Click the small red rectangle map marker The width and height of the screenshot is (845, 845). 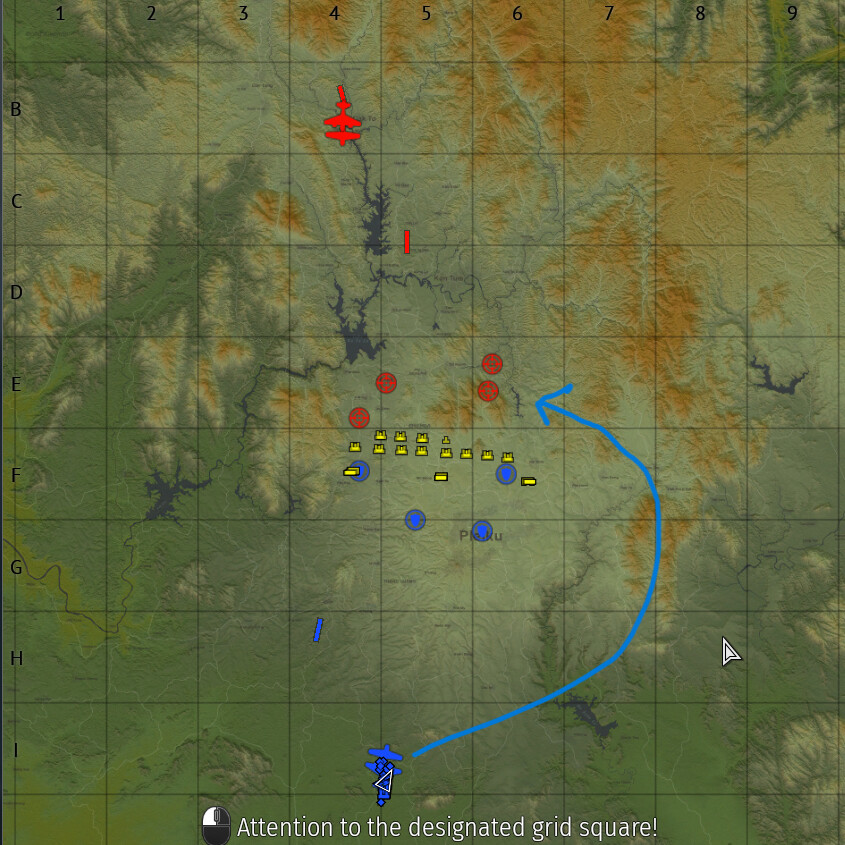pyautogui.click(x=407, y=242)
